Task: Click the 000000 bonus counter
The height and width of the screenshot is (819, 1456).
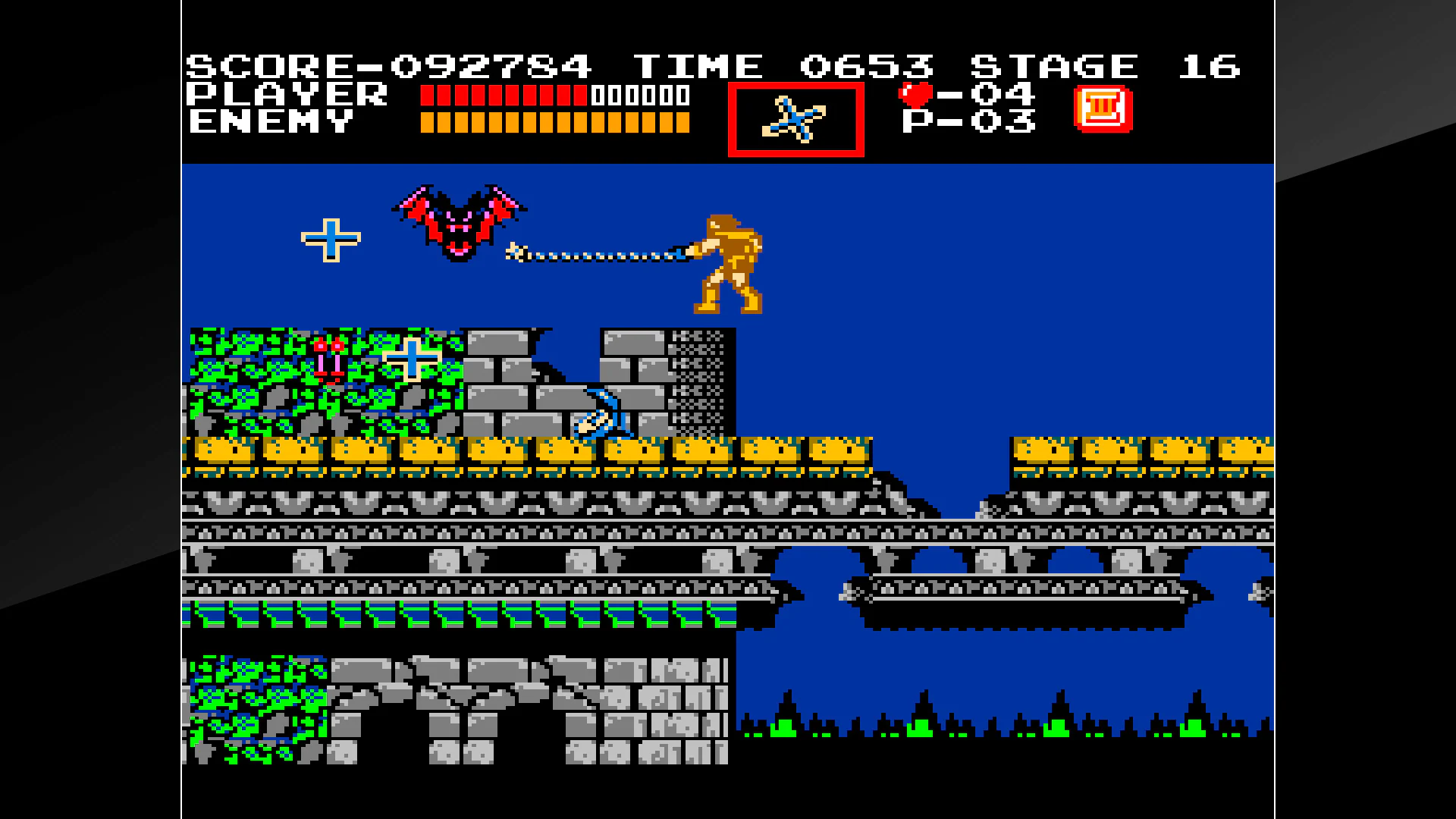Action: pos(641,96)
